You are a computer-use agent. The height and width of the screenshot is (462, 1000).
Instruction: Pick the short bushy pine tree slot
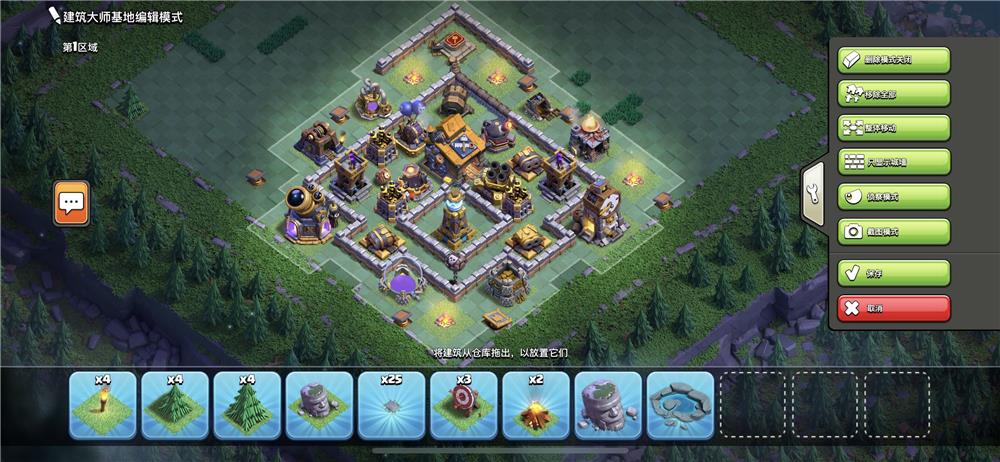coord(175,405)
